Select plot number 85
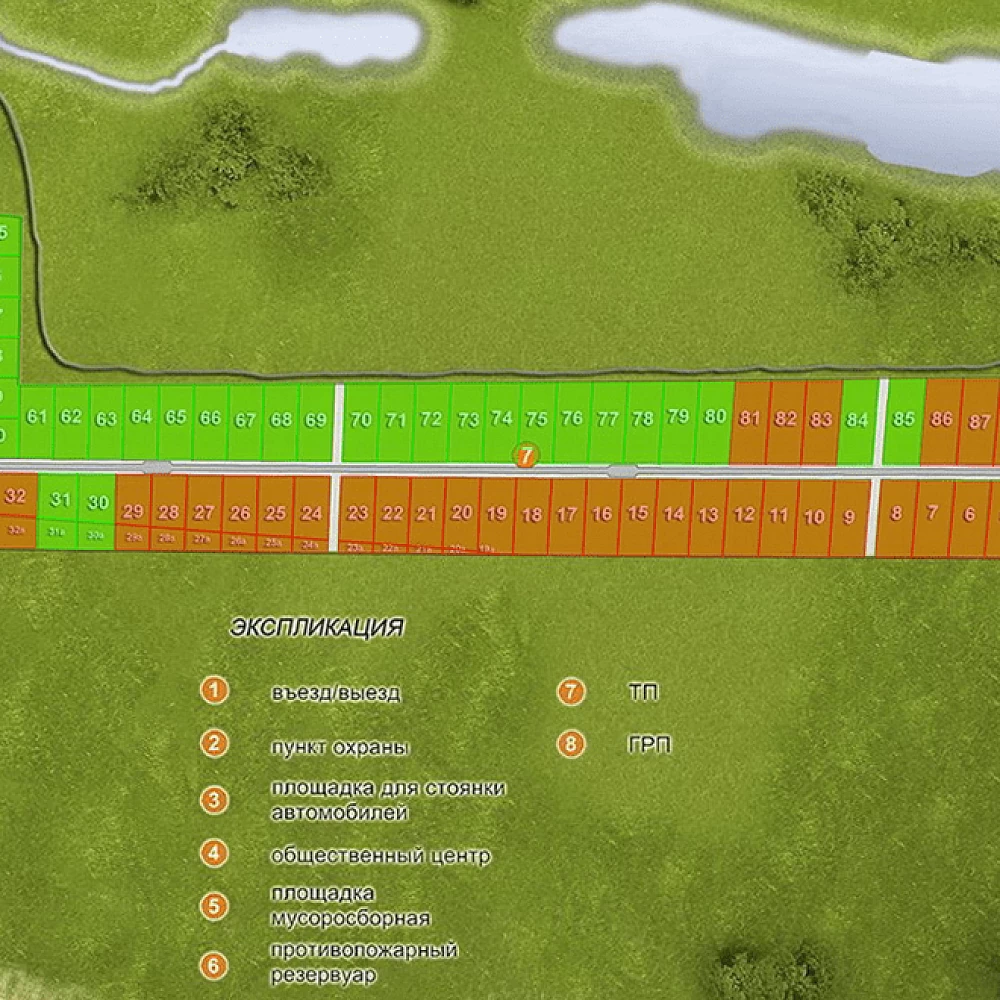Screen dimensions: 1000x1000 903,420
